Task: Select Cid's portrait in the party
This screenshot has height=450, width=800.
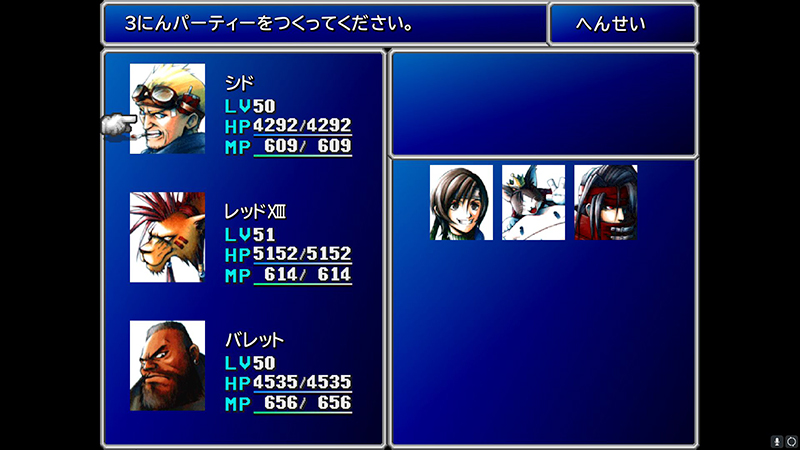Action: point(167,109)
